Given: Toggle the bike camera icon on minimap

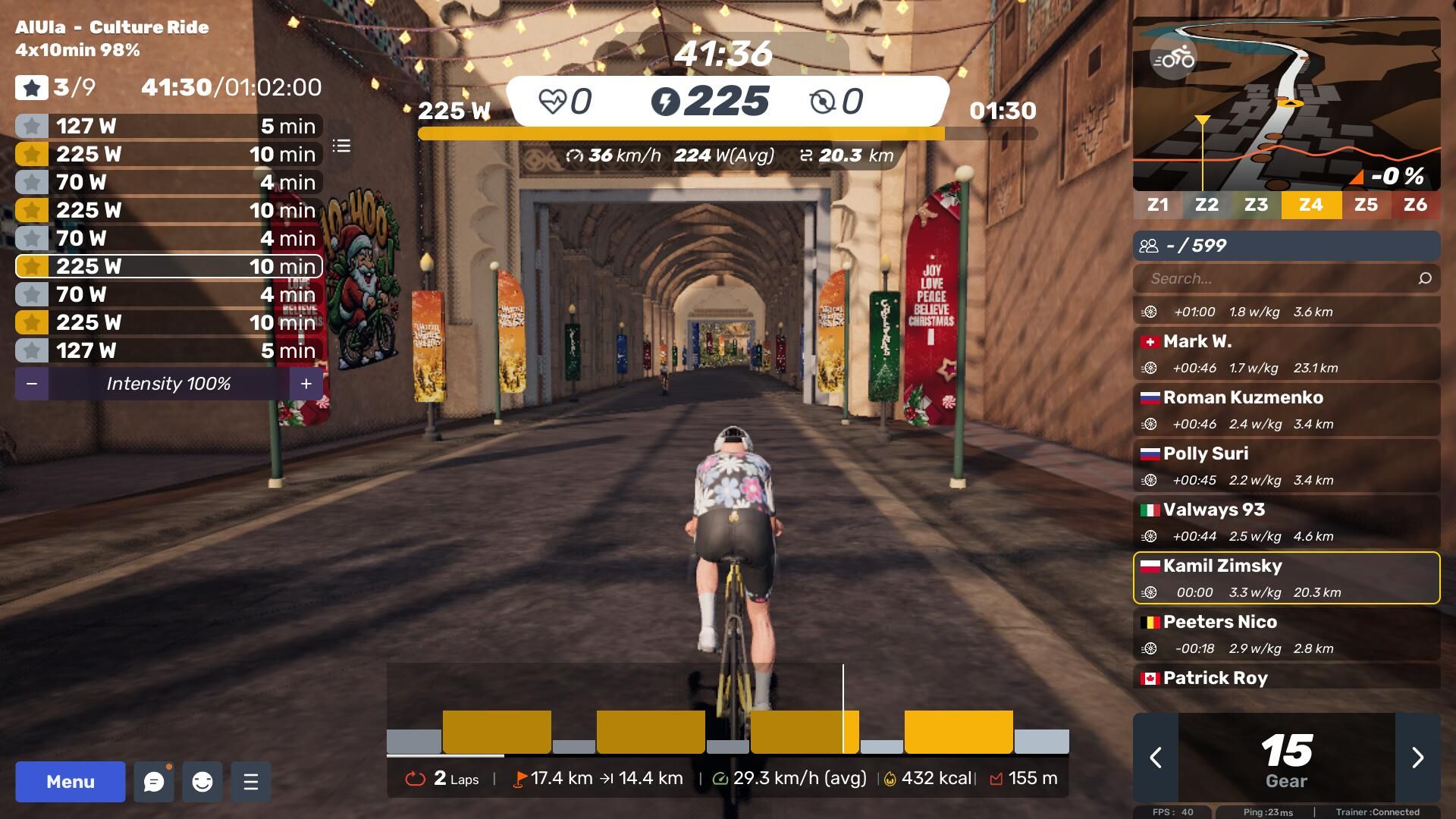Looking at the screenshot, I should click(1173, 58).
